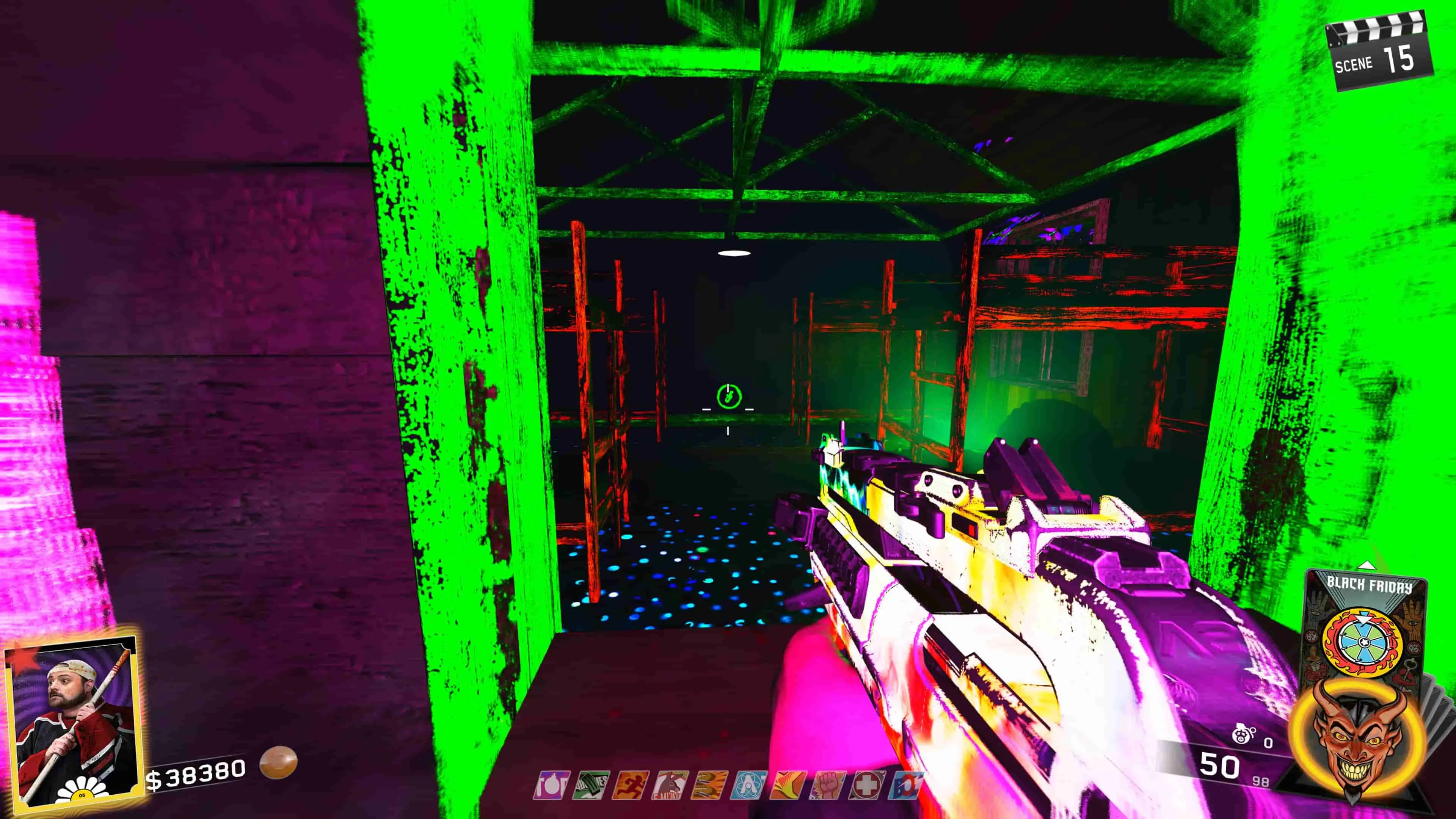Click the Quickies green magazine perk
The width and height of the screenshot is (1456, 819).
(591, 786)
